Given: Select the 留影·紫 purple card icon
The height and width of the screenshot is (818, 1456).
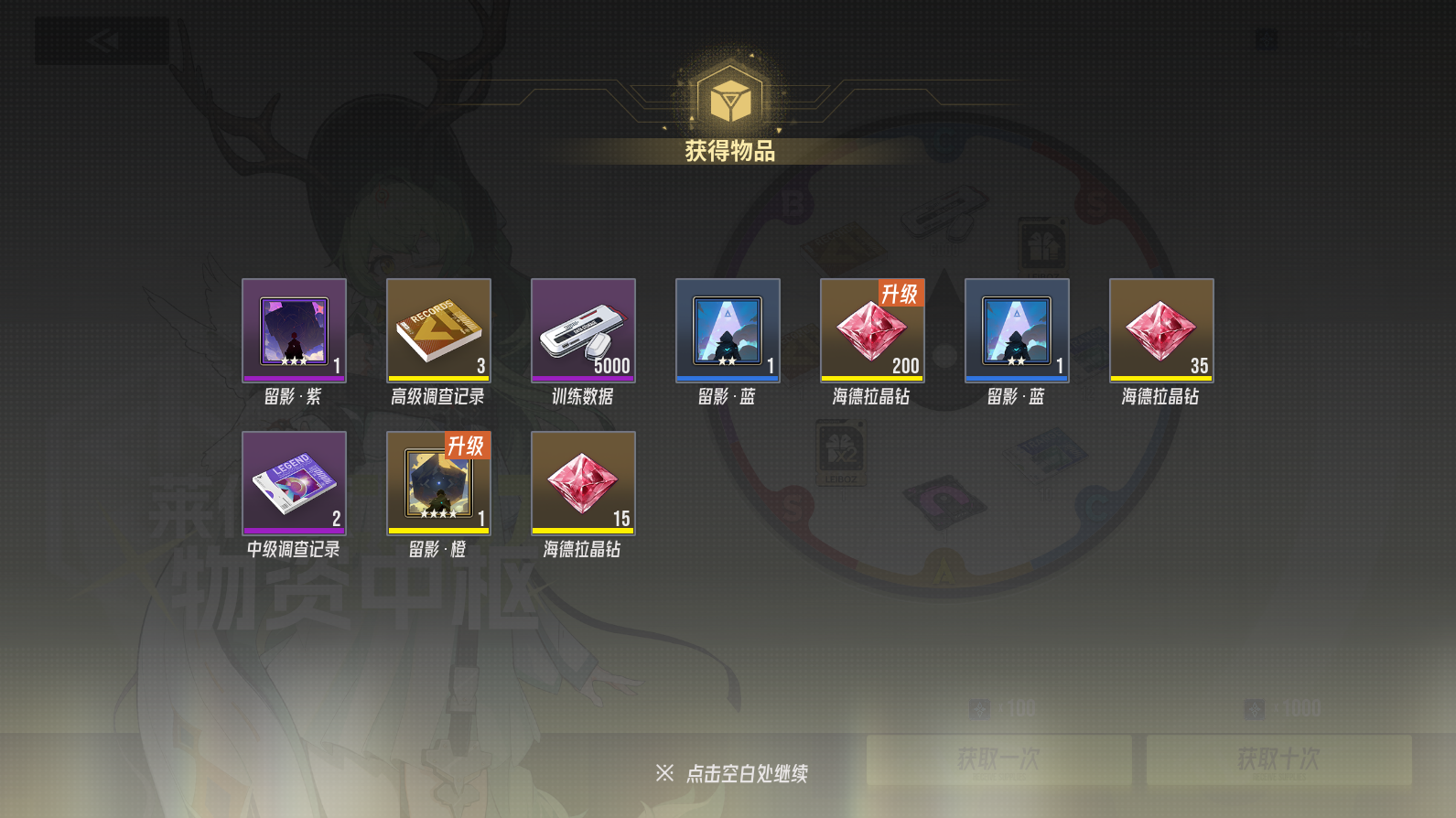Looking at the screenshot, I should coord(294,329).
